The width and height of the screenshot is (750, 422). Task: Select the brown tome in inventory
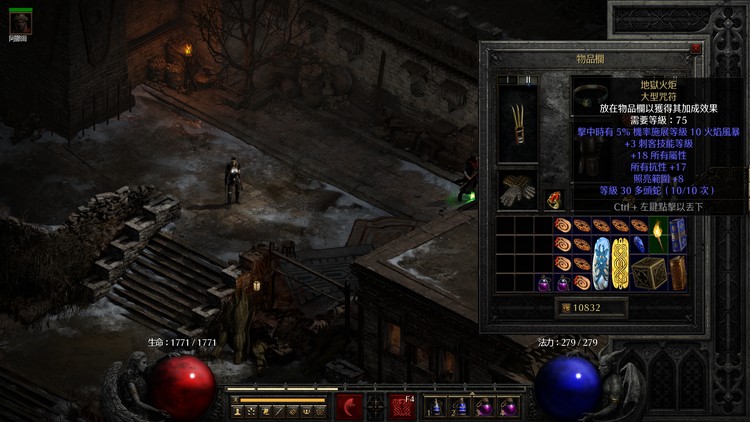click(678, 272)
